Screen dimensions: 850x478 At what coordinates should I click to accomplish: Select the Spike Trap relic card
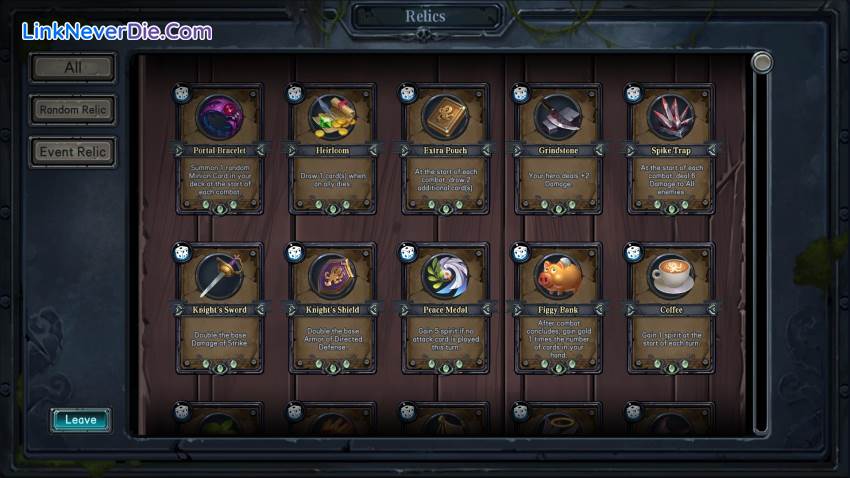coord(670,150)
